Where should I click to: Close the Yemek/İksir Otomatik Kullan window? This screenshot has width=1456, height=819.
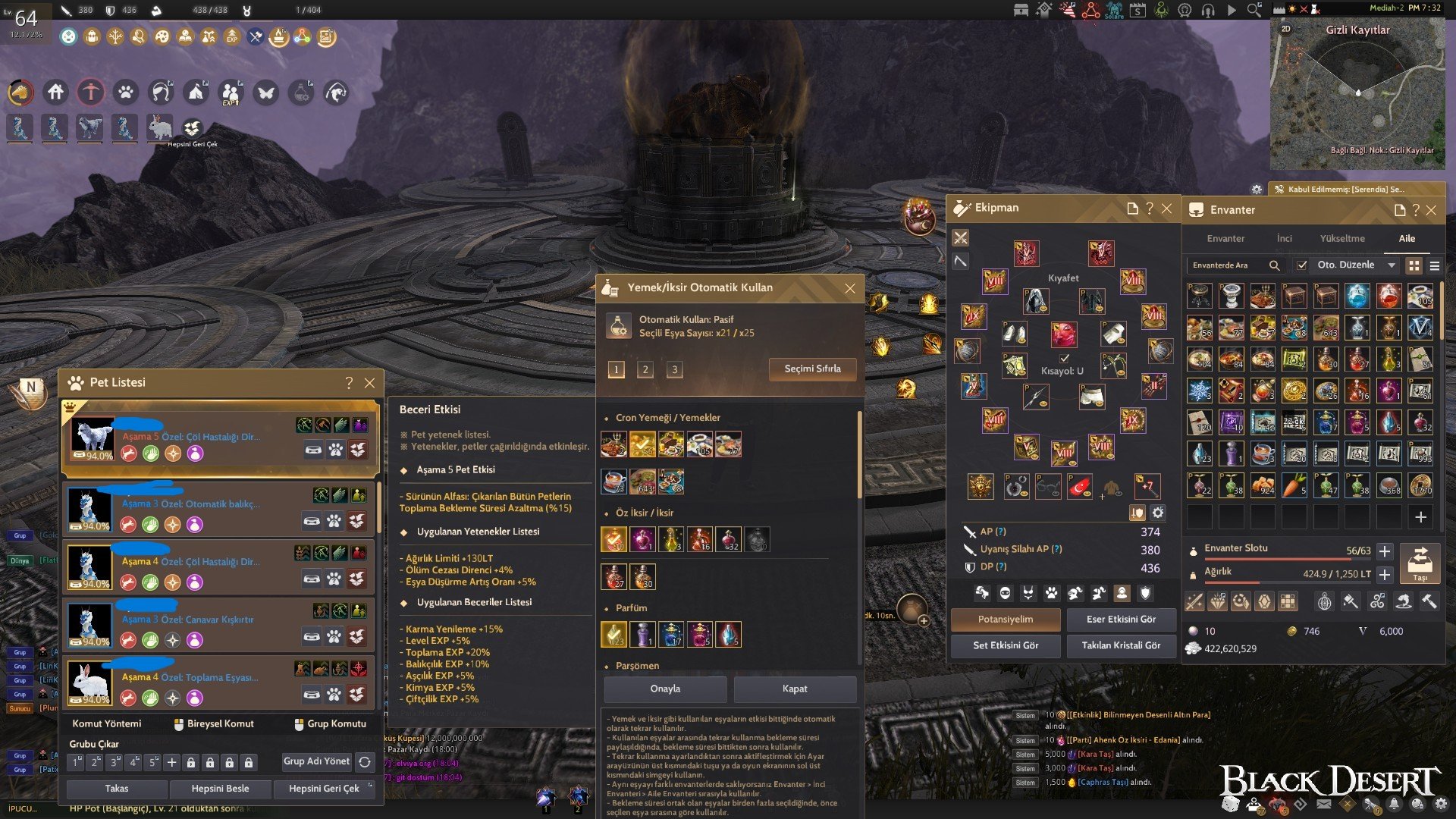[849, 288]
